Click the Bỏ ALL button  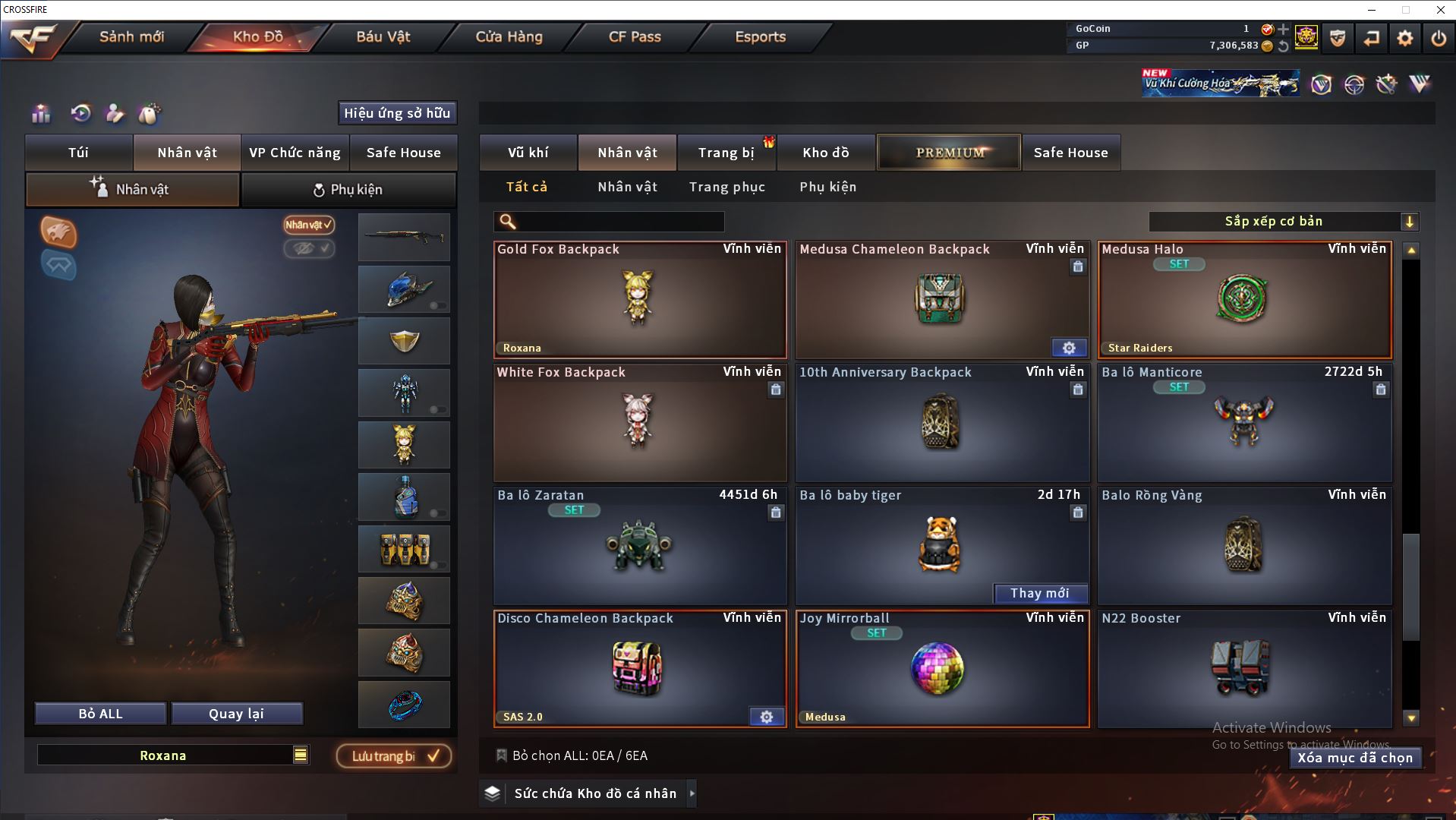coord(100,714)
